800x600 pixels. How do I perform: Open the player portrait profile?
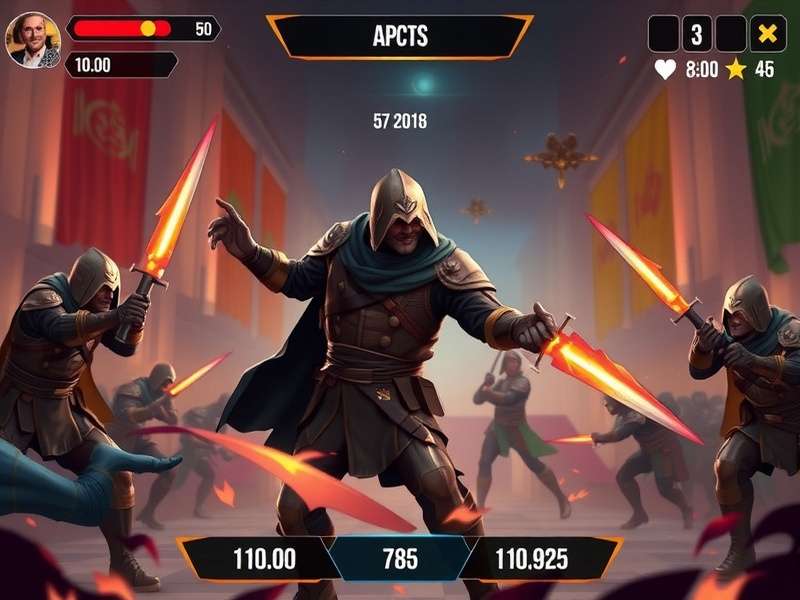(x=34, y=39)
